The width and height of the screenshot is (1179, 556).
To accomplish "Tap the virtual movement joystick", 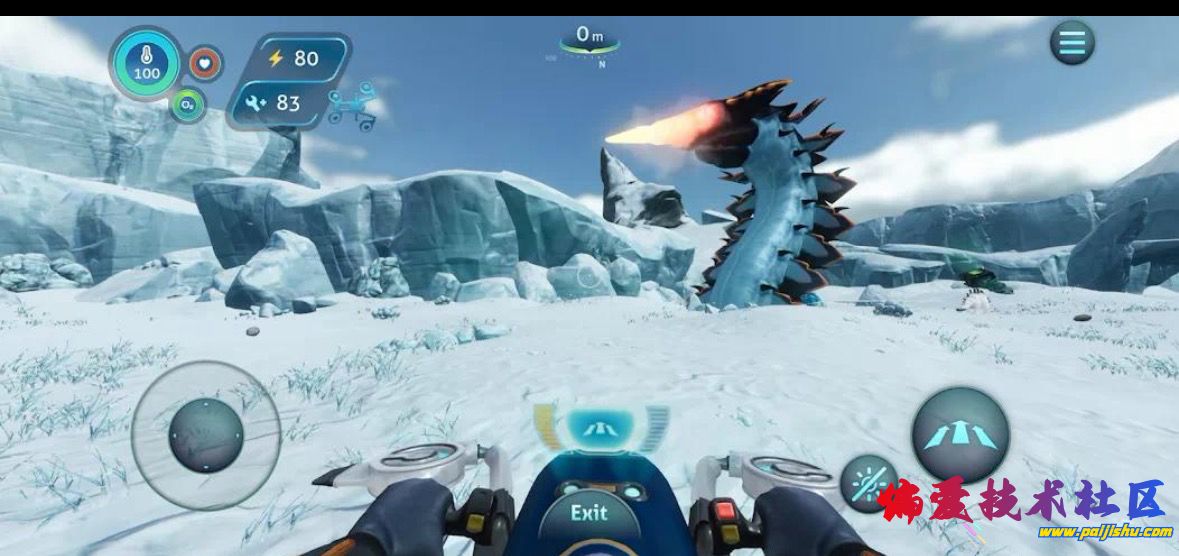I will tap(206, 435).
